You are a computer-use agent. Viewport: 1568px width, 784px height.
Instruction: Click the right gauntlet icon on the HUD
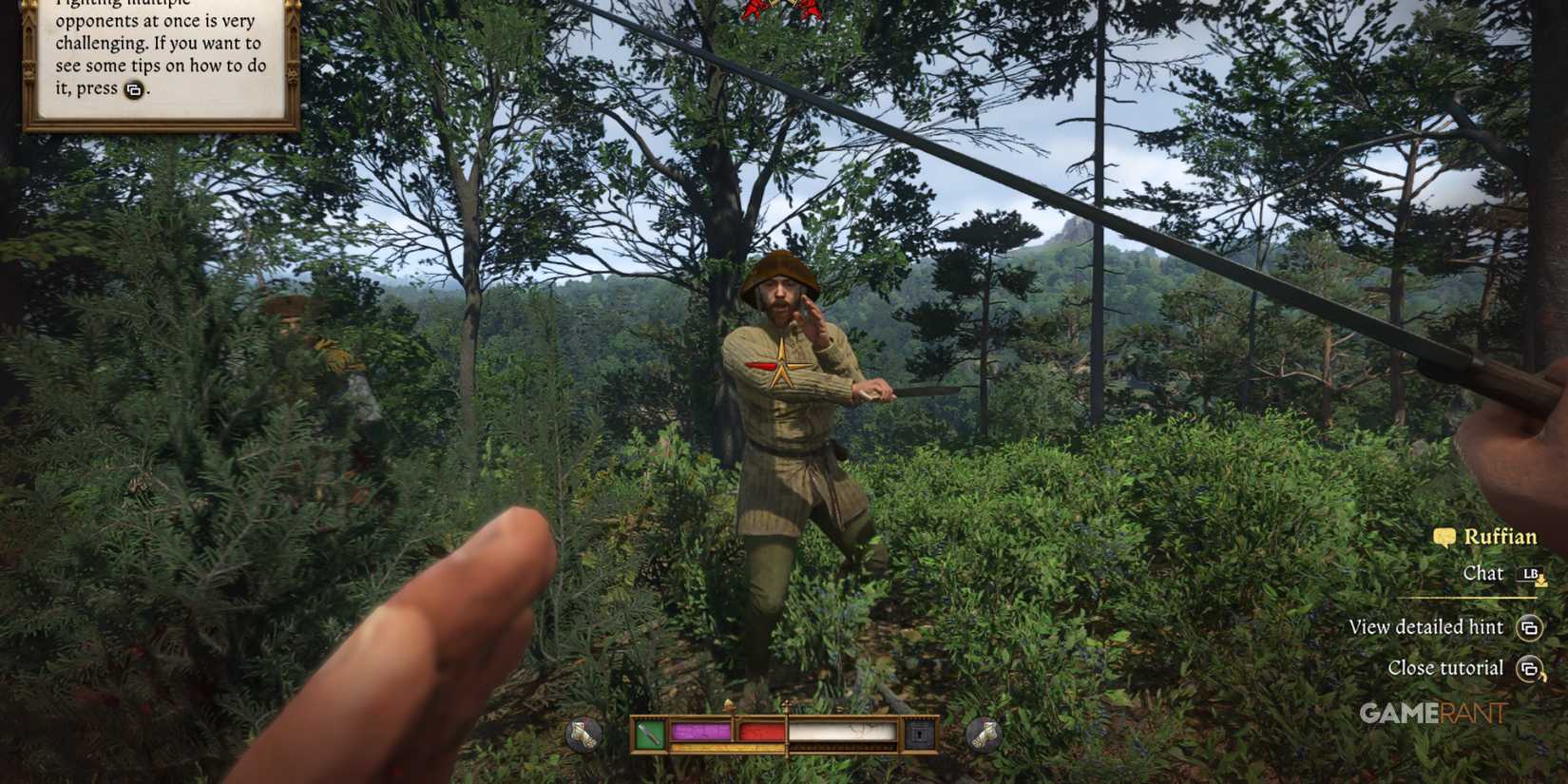tap(982, 733)
